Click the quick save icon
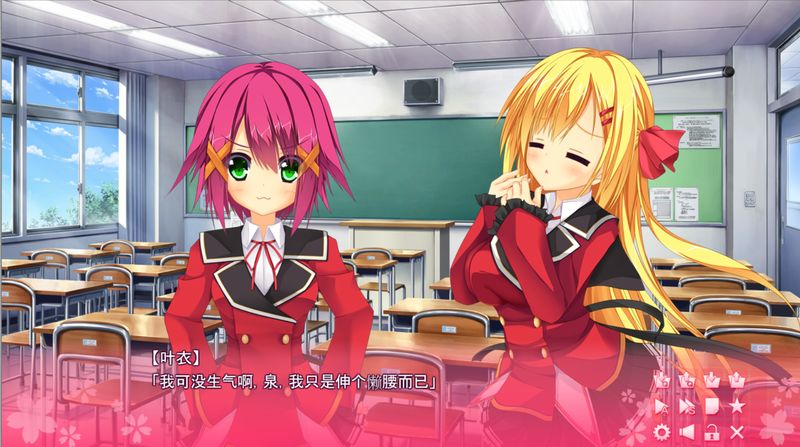 tap(660, 381)
